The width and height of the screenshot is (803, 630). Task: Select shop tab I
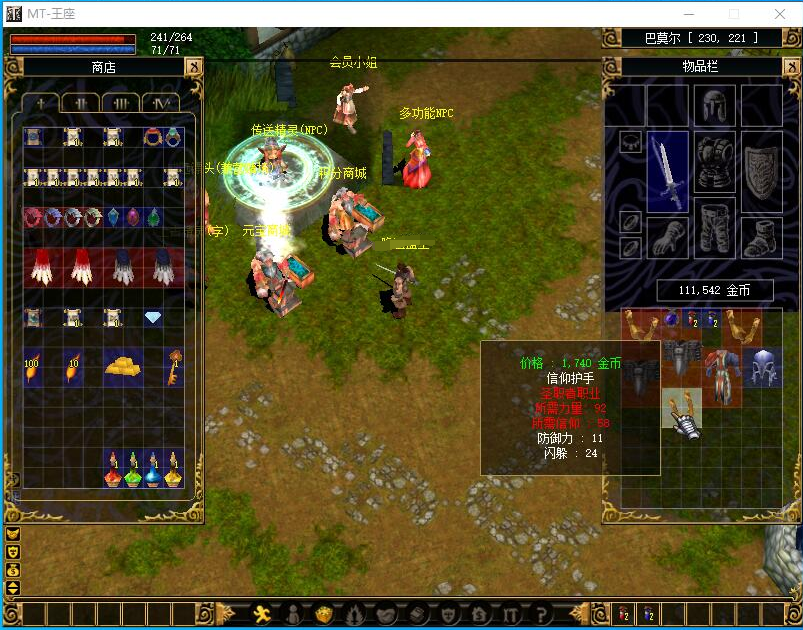[x=41, y=103]
